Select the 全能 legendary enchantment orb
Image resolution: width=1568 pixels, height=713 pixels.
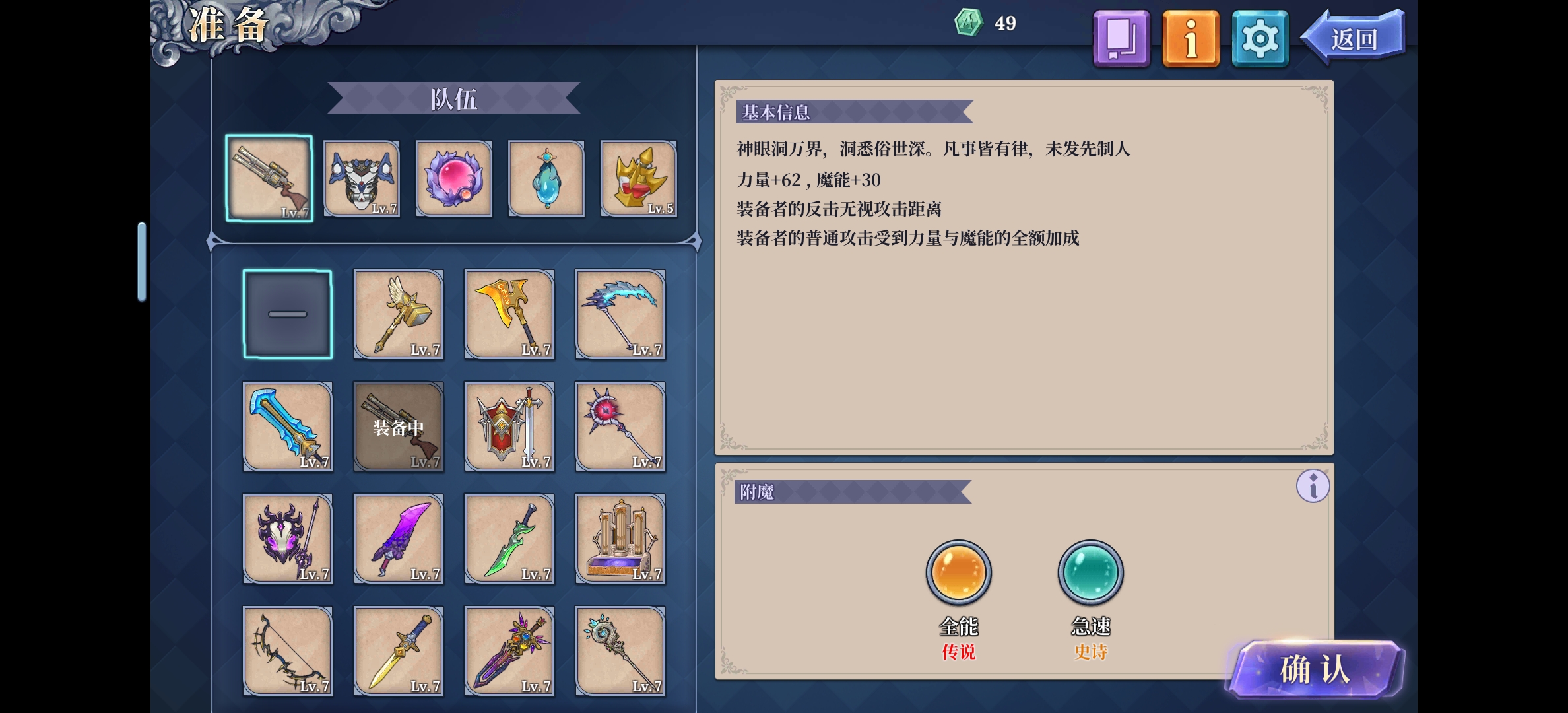pos(958,572)
